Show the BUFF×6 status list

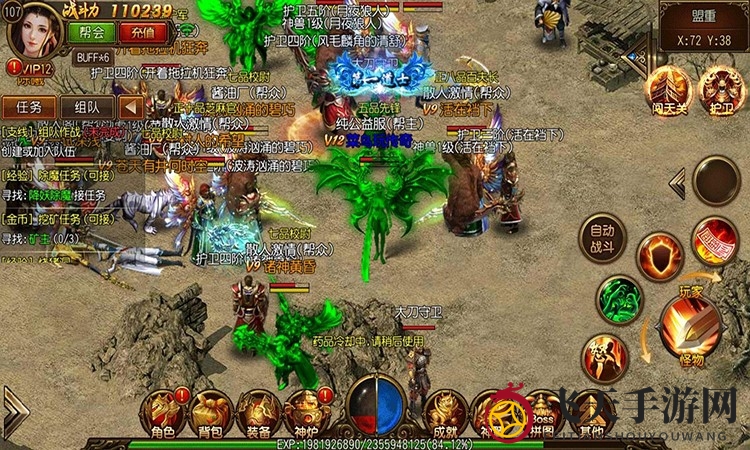[95, 57]
